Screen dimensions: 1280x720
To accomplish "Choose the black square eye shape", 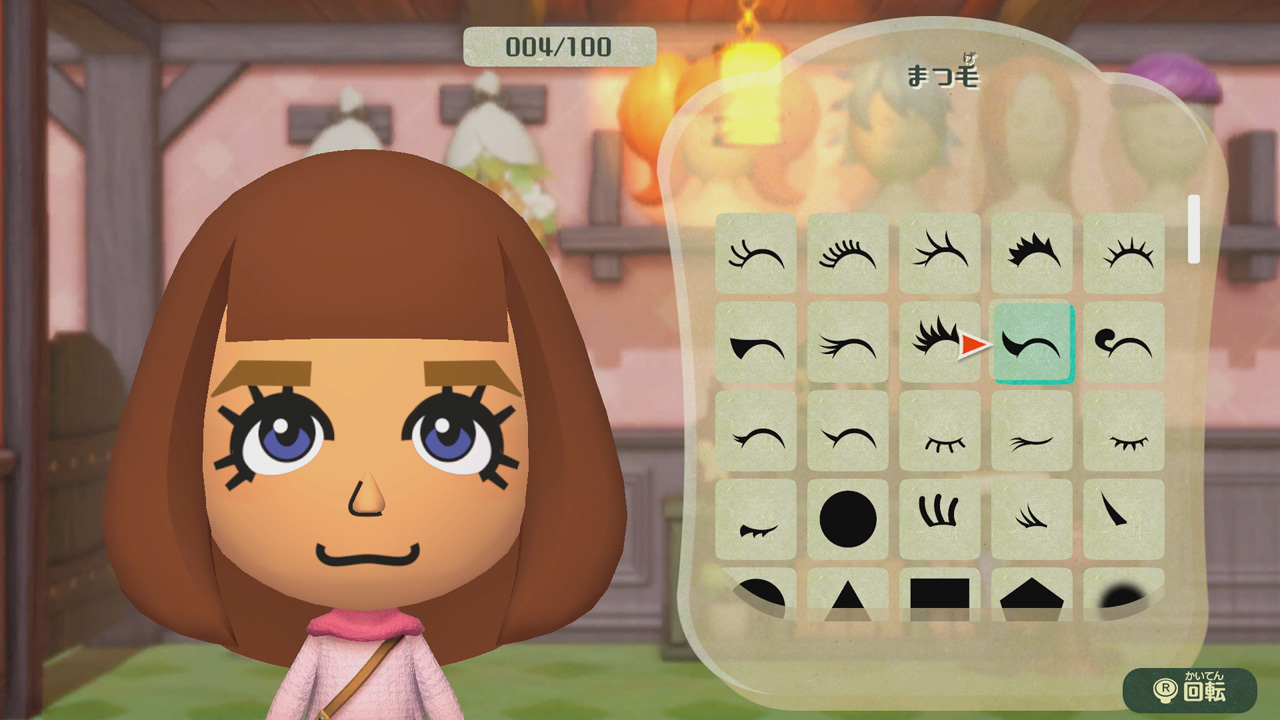I will [x=940, y=595].
